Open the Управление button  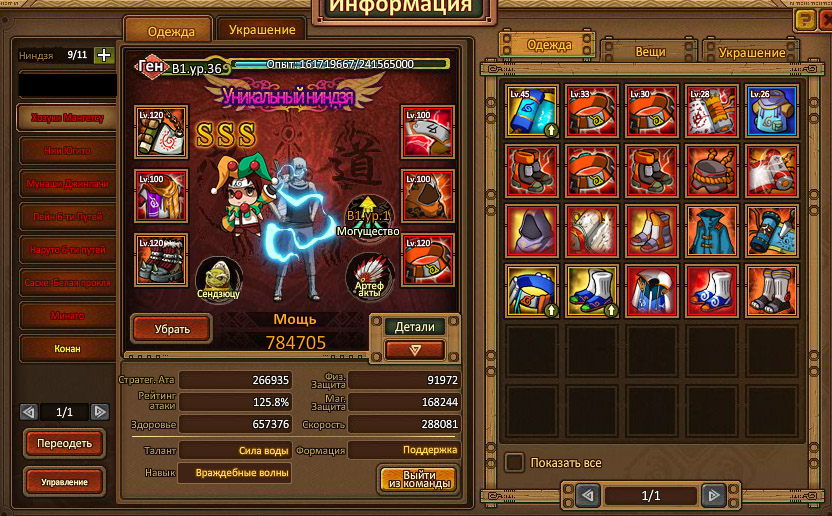coord(64,482)
